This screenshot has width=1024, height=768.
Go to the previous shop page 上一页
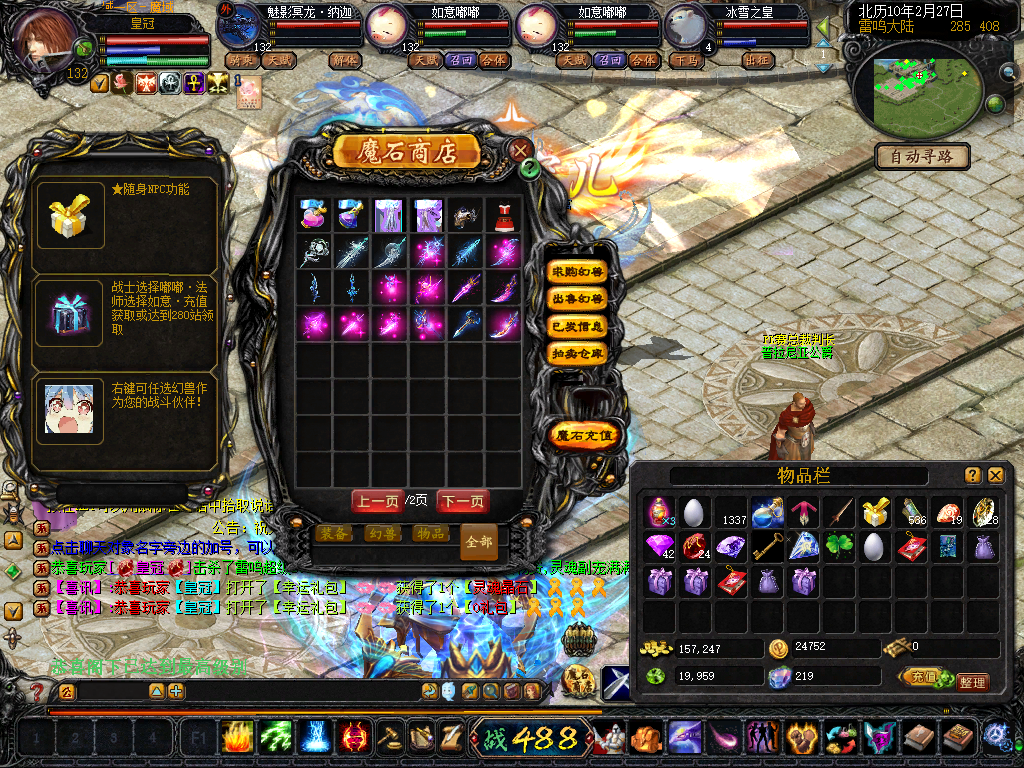(378, 501)
